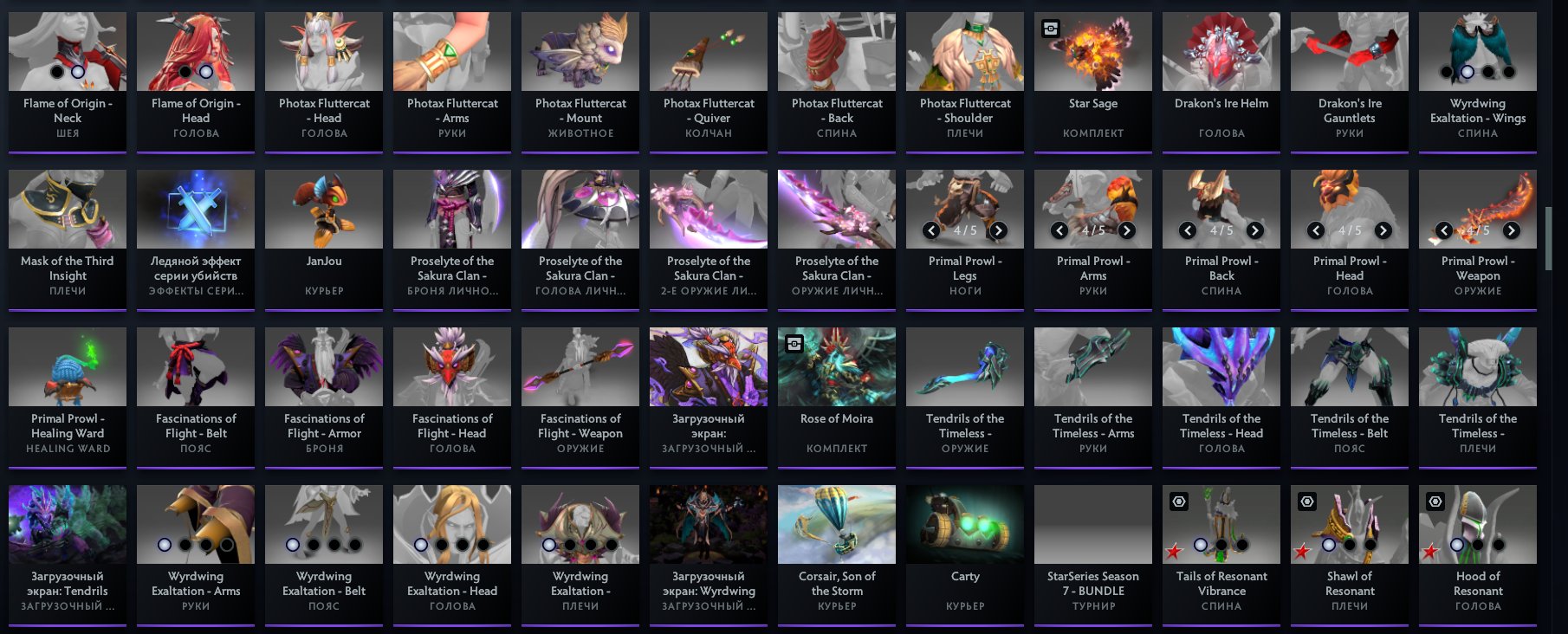Image resolution: width=1568 pixels, height=634 pixels.
Task: Select the StarSeries Season 7 BUNDLE tile
Action: point(1092,523)
